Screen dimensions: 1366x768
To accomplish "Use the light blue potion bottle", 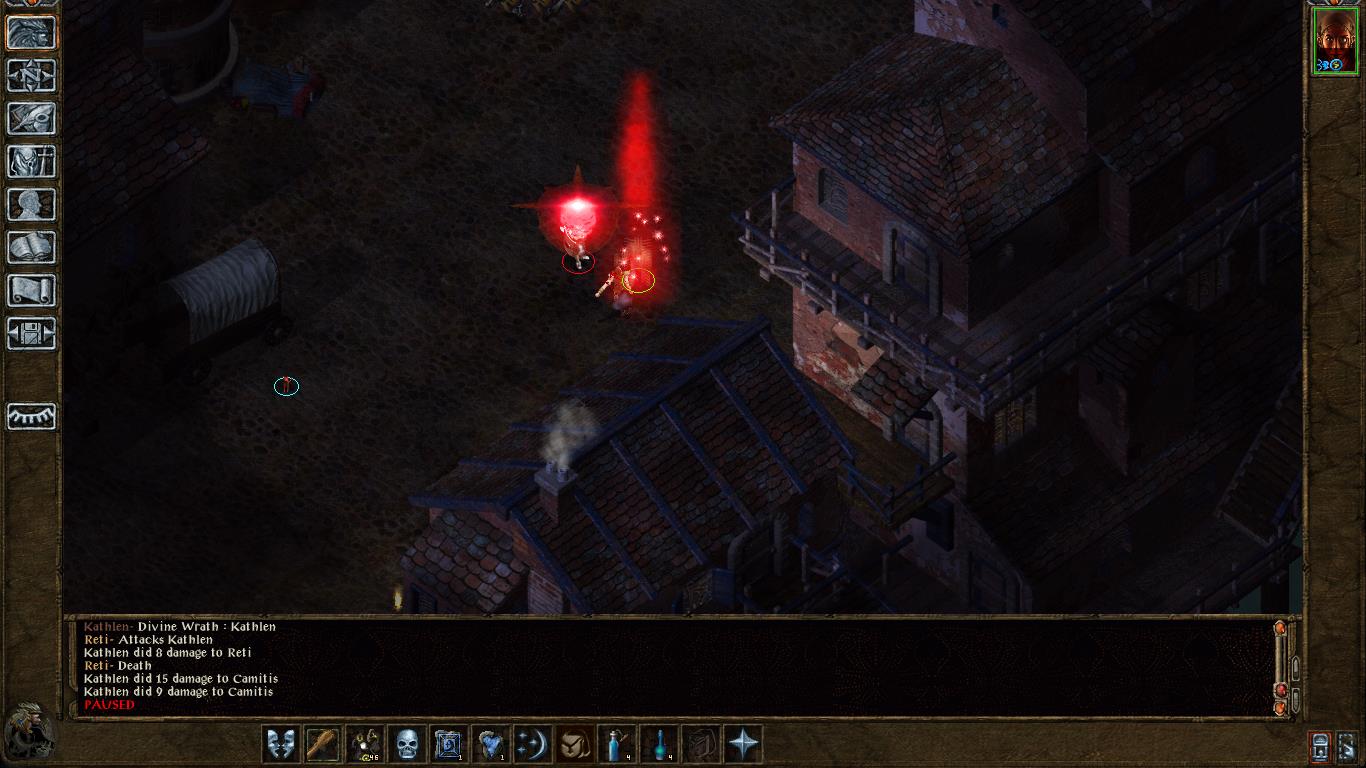I will pyautogui.click(x=617, y=744).
